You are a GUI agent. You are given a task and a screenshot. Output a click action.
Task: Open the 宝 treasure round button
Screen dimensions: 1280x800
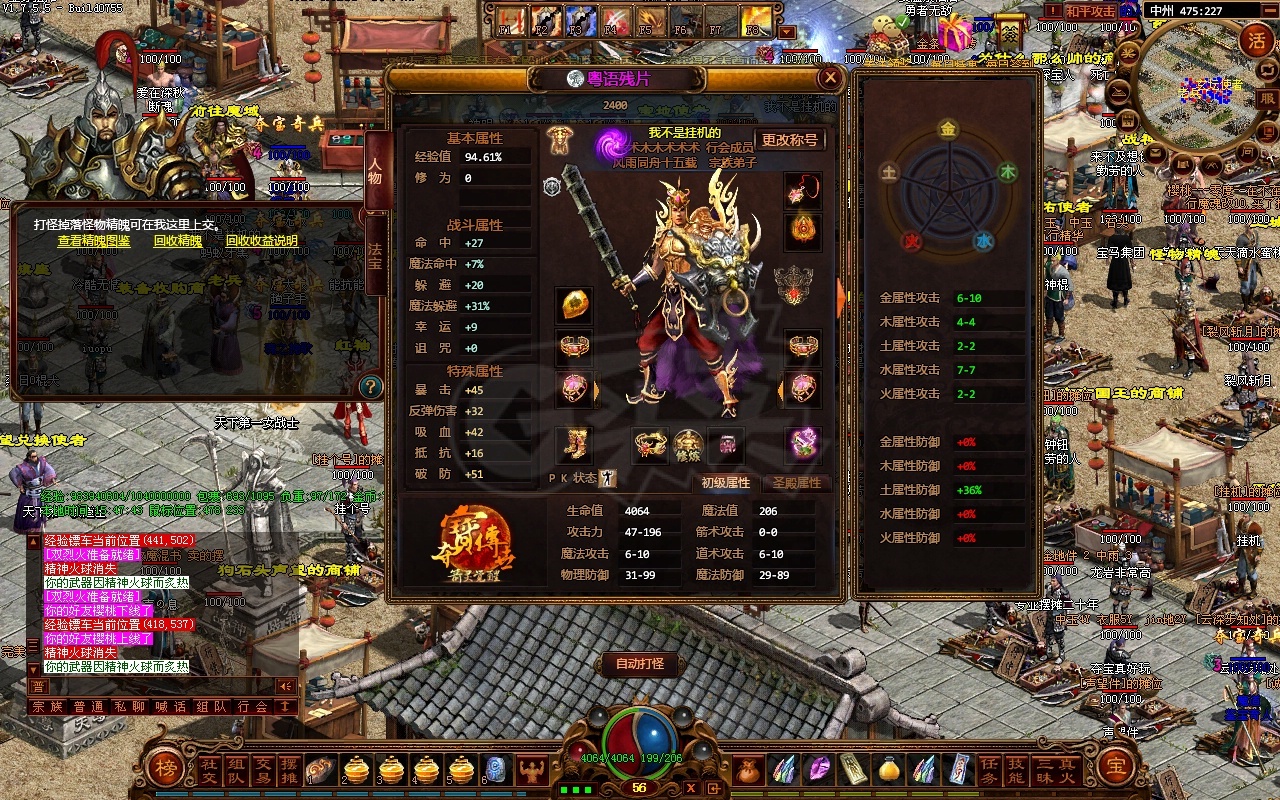tap(1114, 767)
